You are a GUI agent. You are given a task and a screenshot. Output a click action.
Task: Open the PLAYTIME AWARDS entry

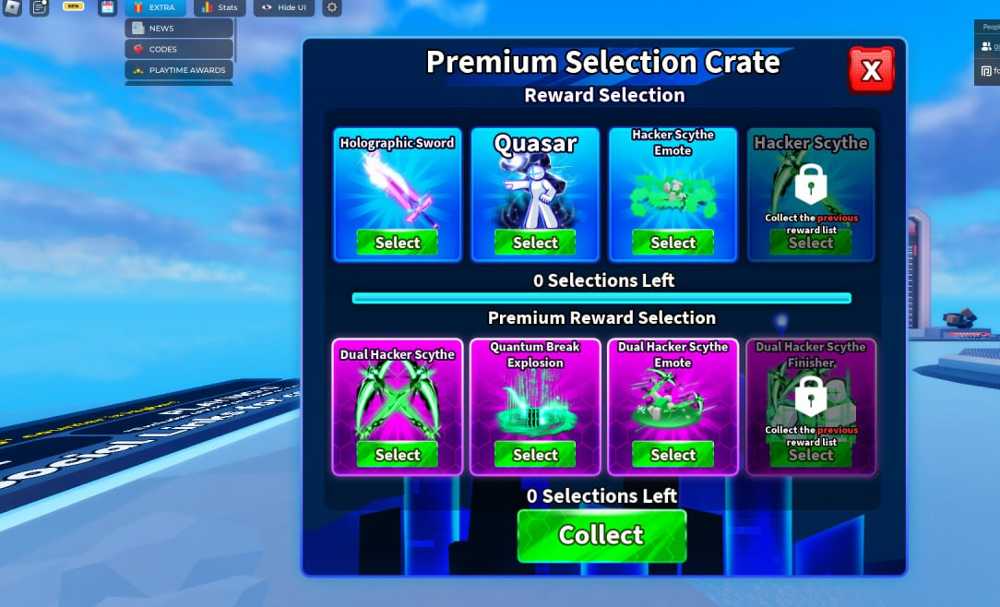click(178, 70)
